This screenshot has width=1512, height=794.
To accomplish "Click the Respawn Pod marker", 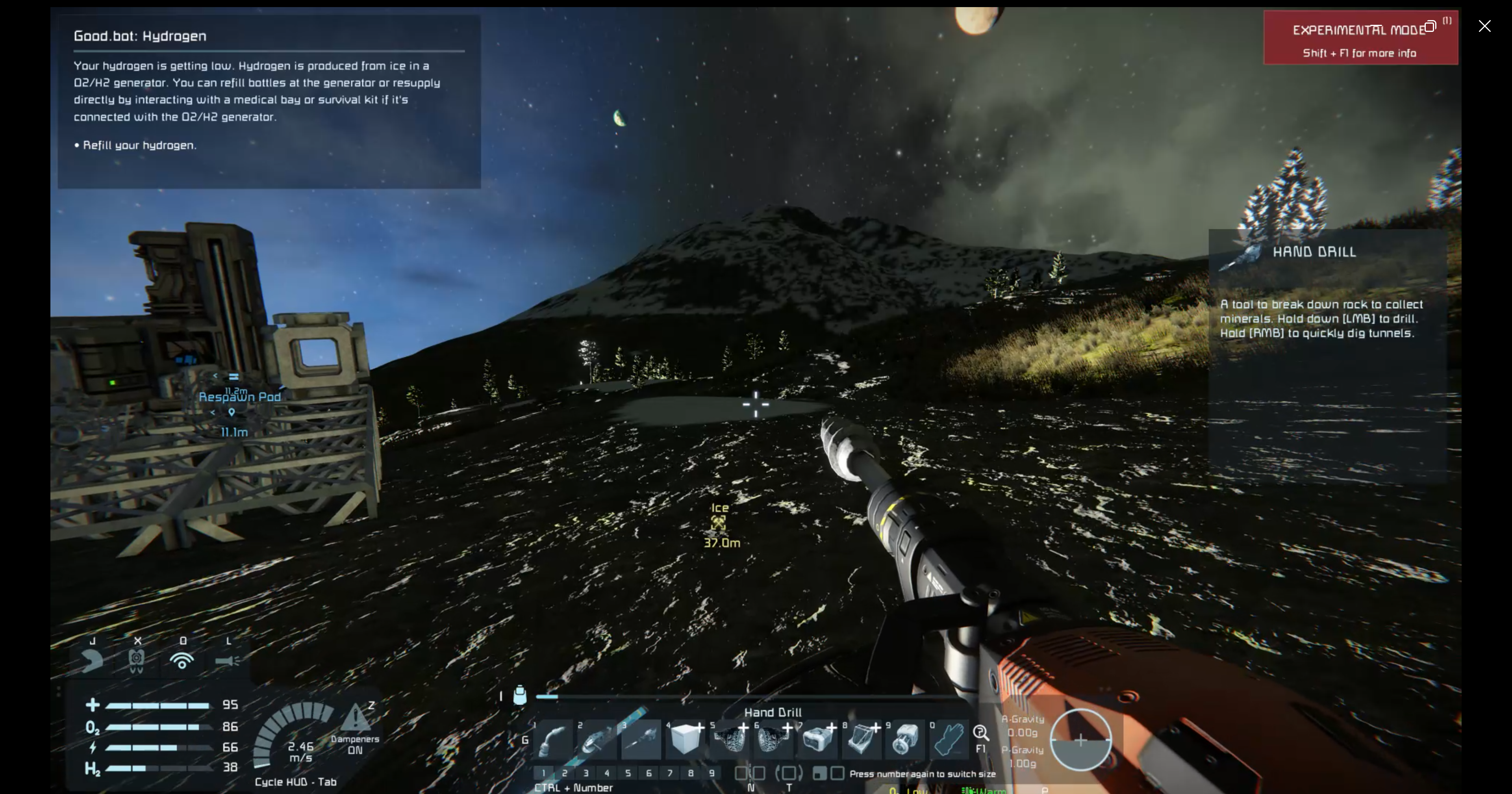I will pyautogui.click(x=239, y=397).
